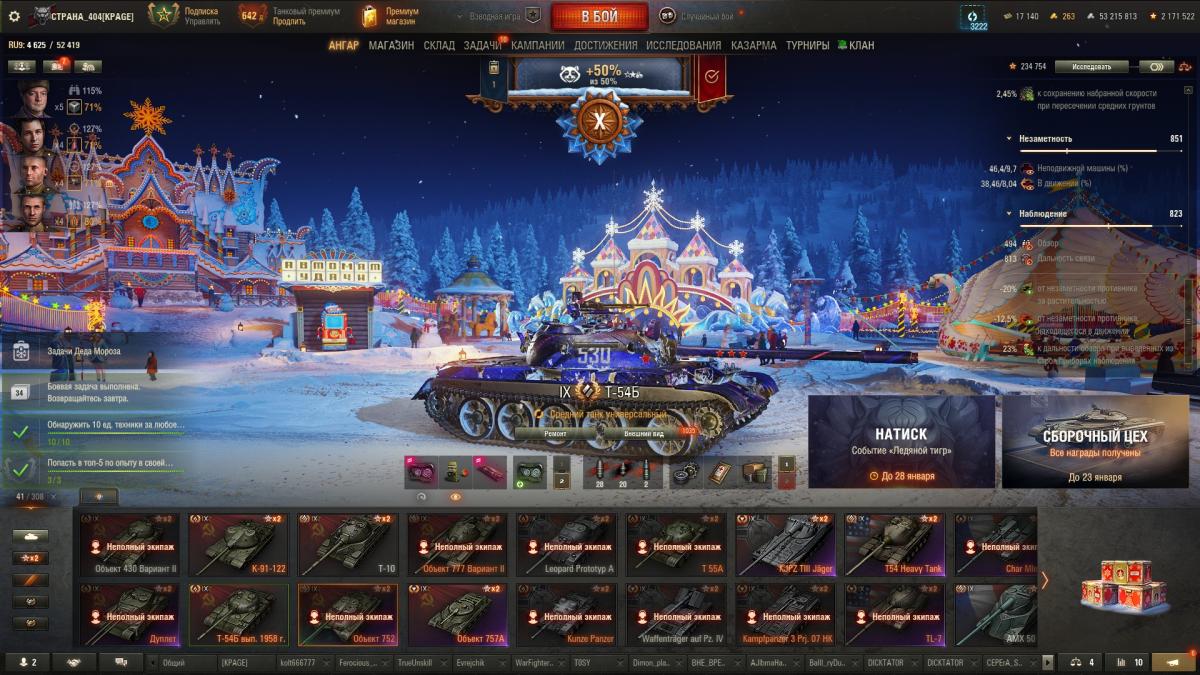Open the СБОРОЧНЫЙ ЦЕХ banner

tap(1094, 442)
